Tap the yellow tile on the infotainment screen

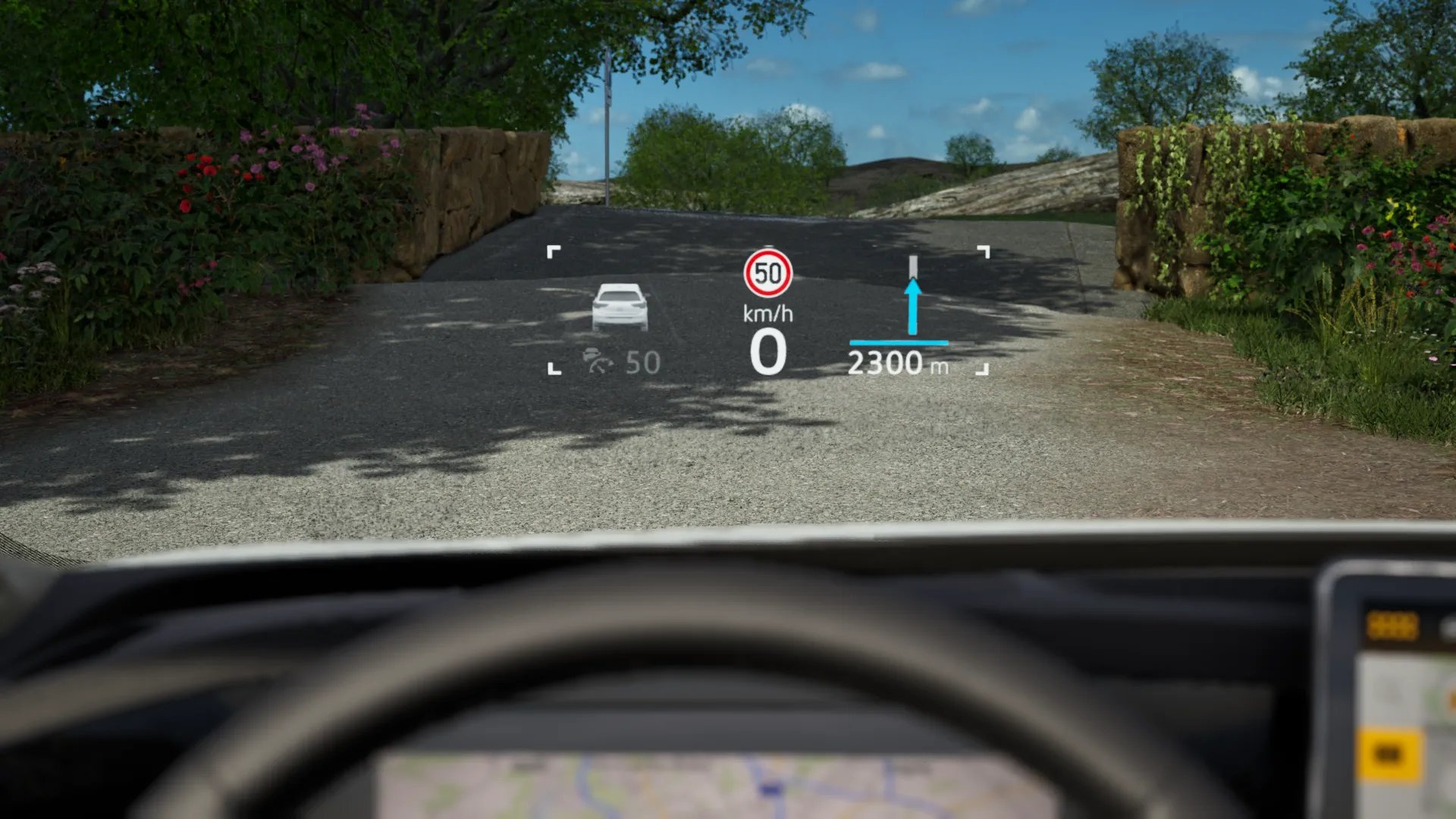(x=1388, y=754)
